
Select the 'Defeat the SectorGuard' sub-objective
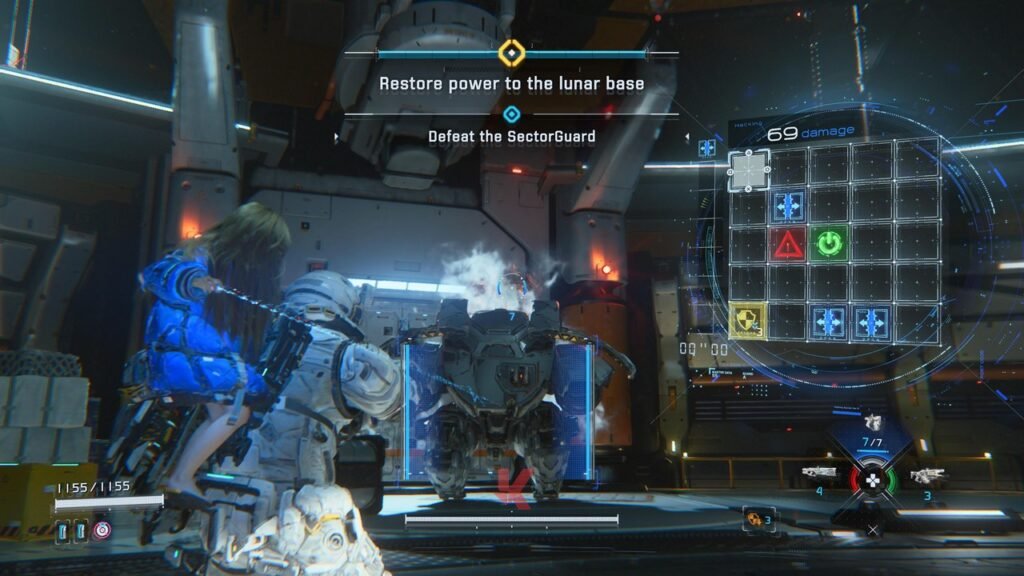(x=511, y=136)
